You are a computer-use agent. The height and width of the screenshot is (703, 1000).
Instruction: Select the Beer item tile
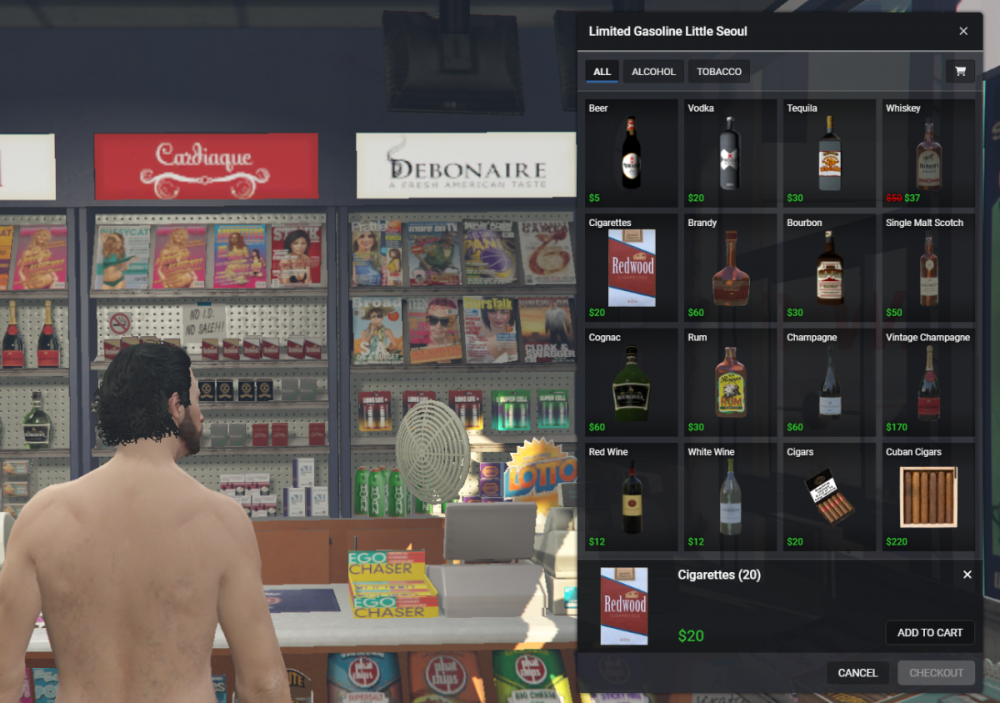tap(631, 153)
